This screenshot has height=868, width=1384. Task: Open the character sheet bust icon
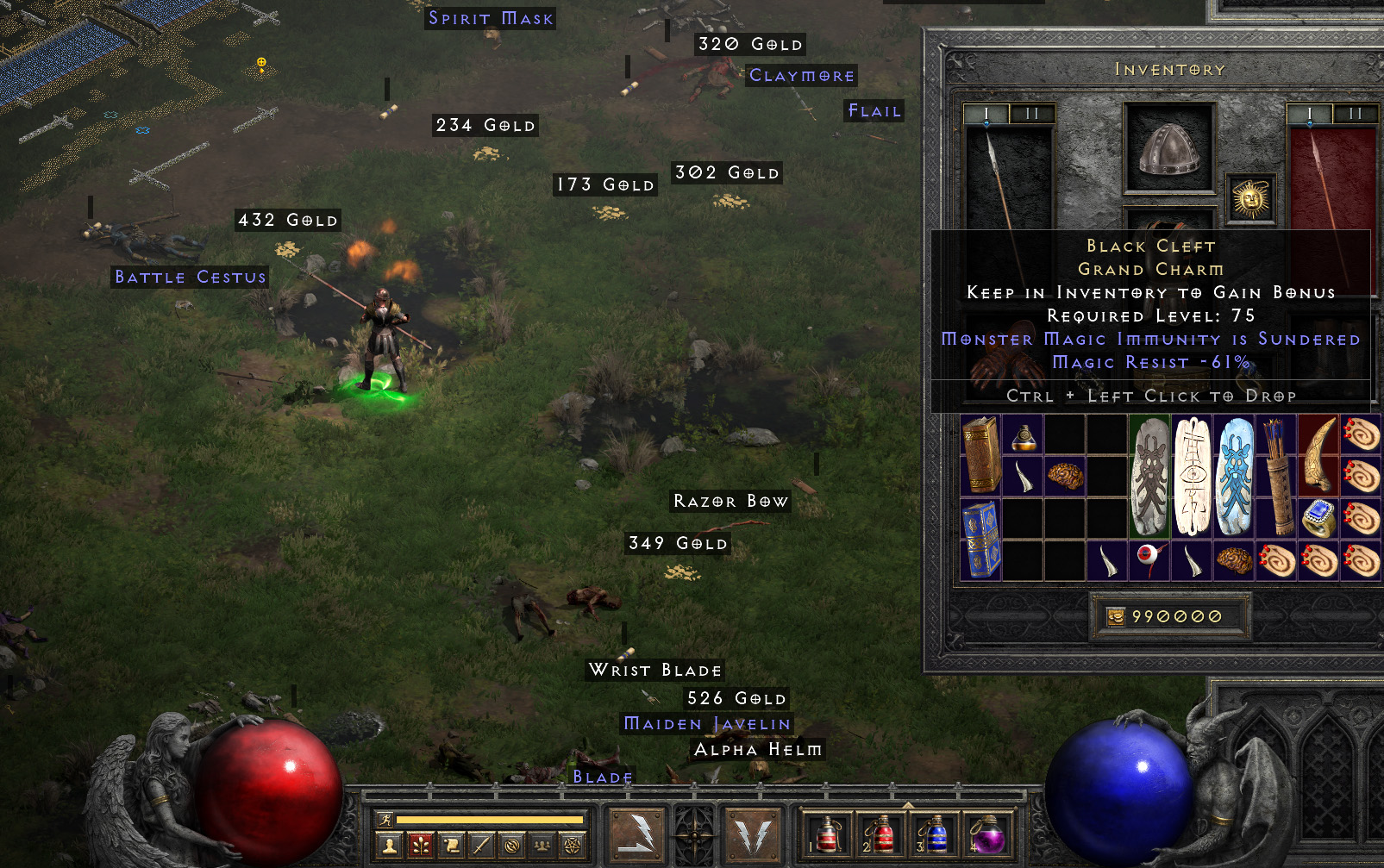coord(390,846)
